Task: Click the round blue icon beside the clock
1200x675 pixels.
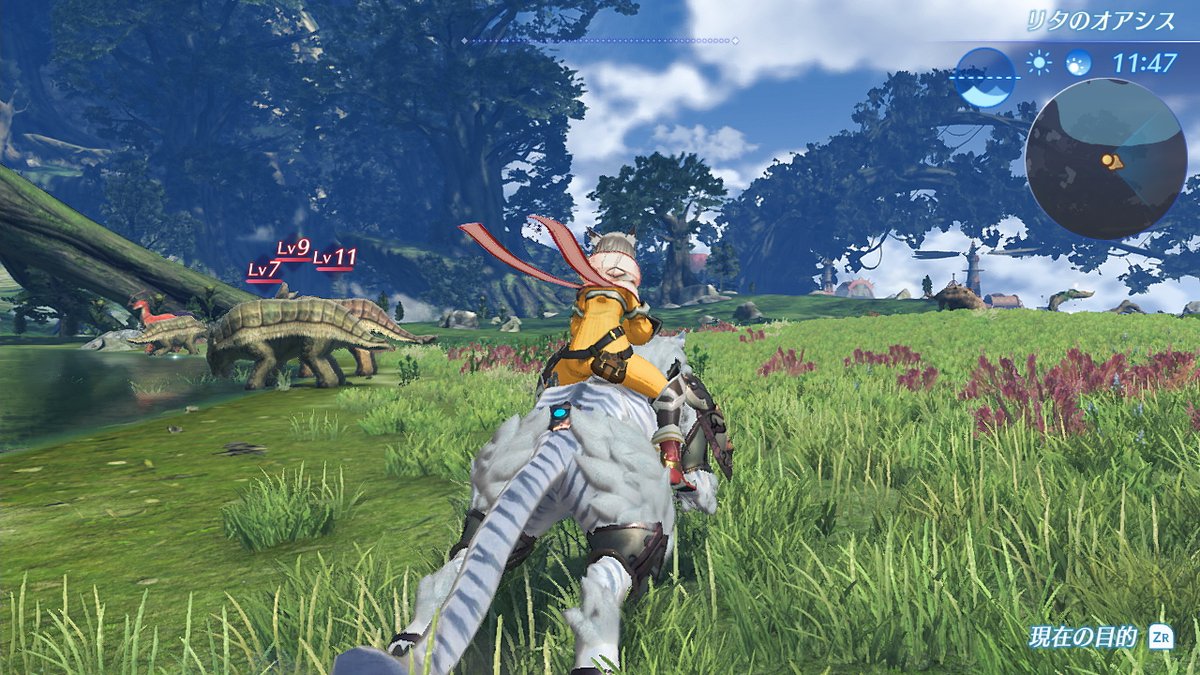Action: tap(1078, 63)
